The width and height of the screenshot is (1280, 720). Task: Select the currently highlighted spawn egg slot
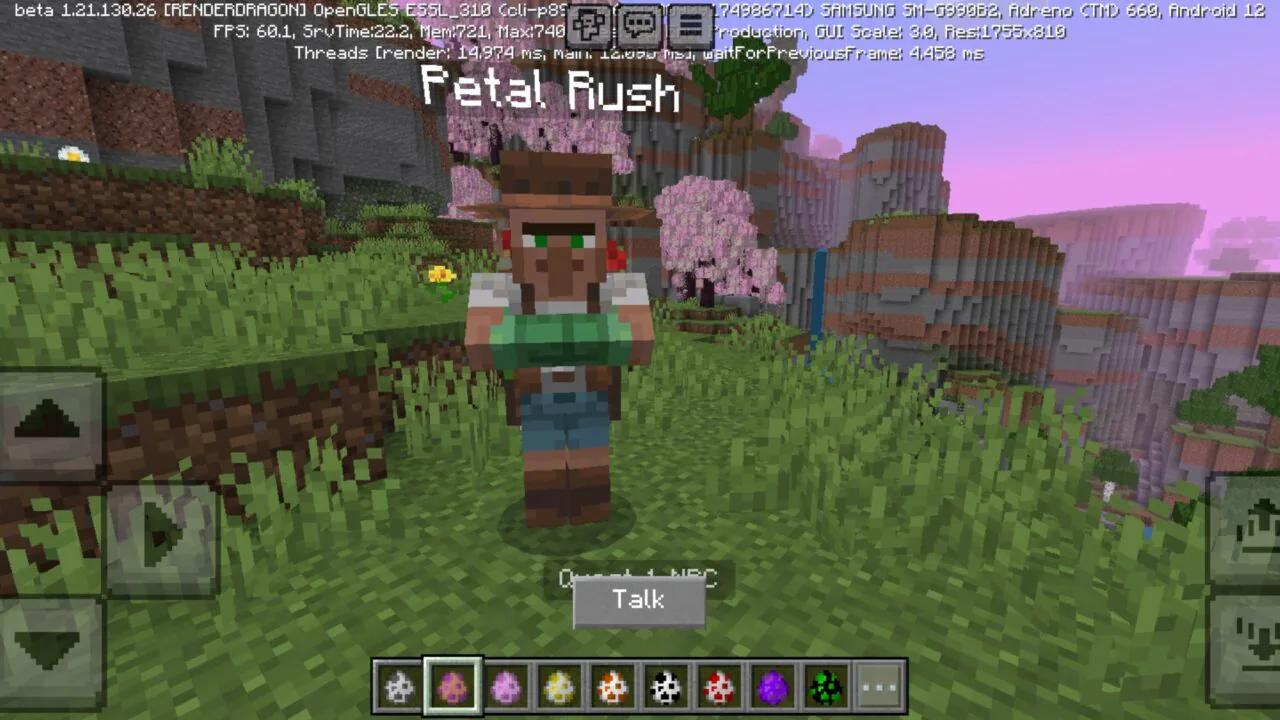[x=452, y=685]
